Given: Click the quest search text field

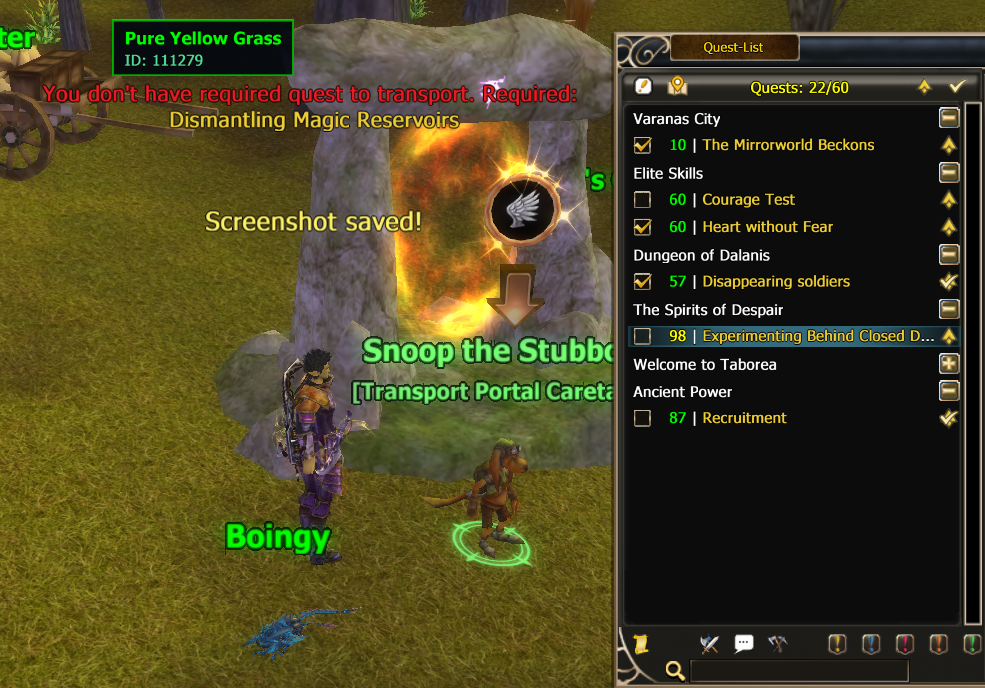Looking at the screenshot, I should (x=799, y=670).
